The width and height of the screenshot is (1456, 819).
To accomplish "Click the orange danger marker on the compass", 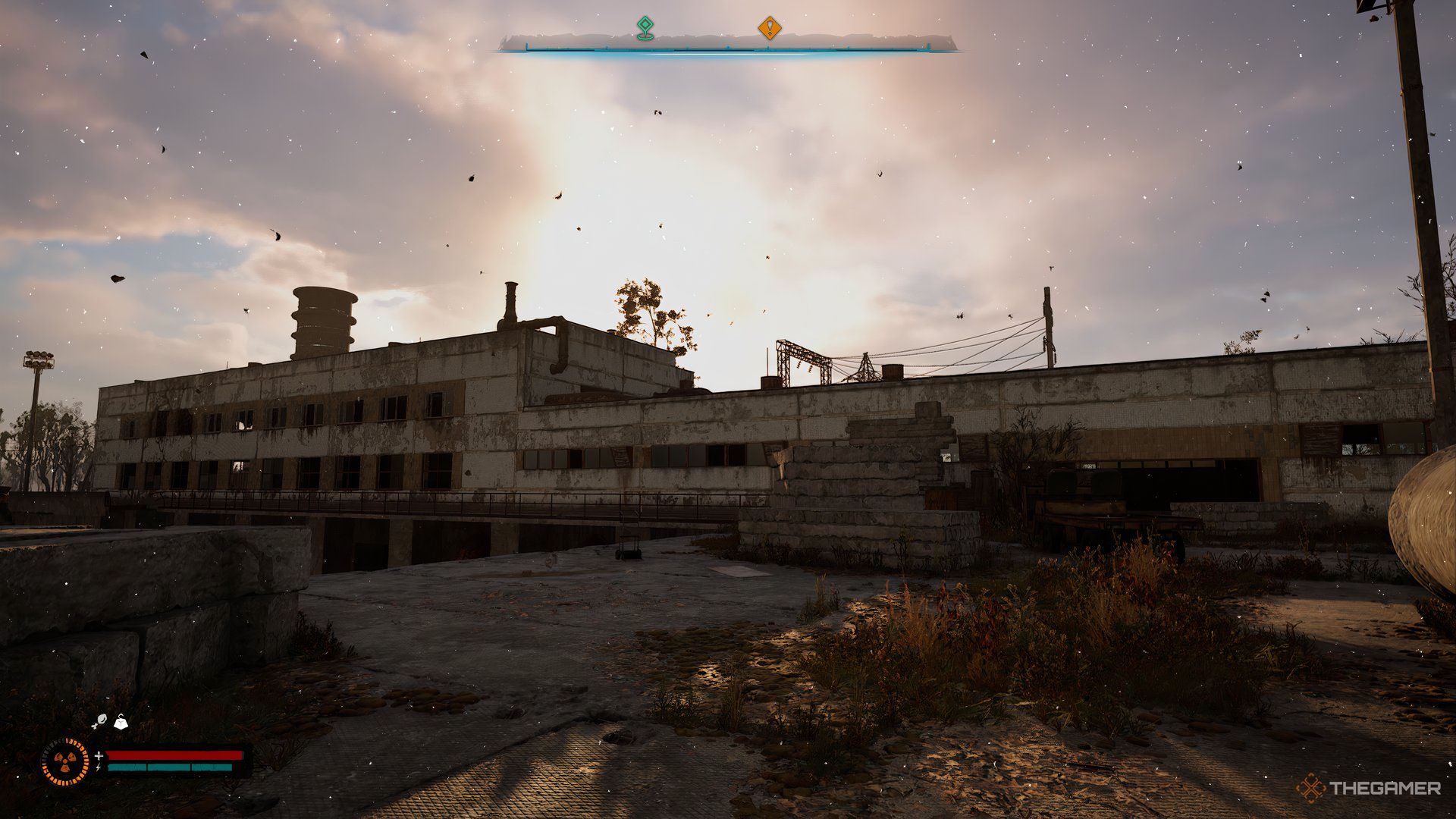I will (771, 27).
